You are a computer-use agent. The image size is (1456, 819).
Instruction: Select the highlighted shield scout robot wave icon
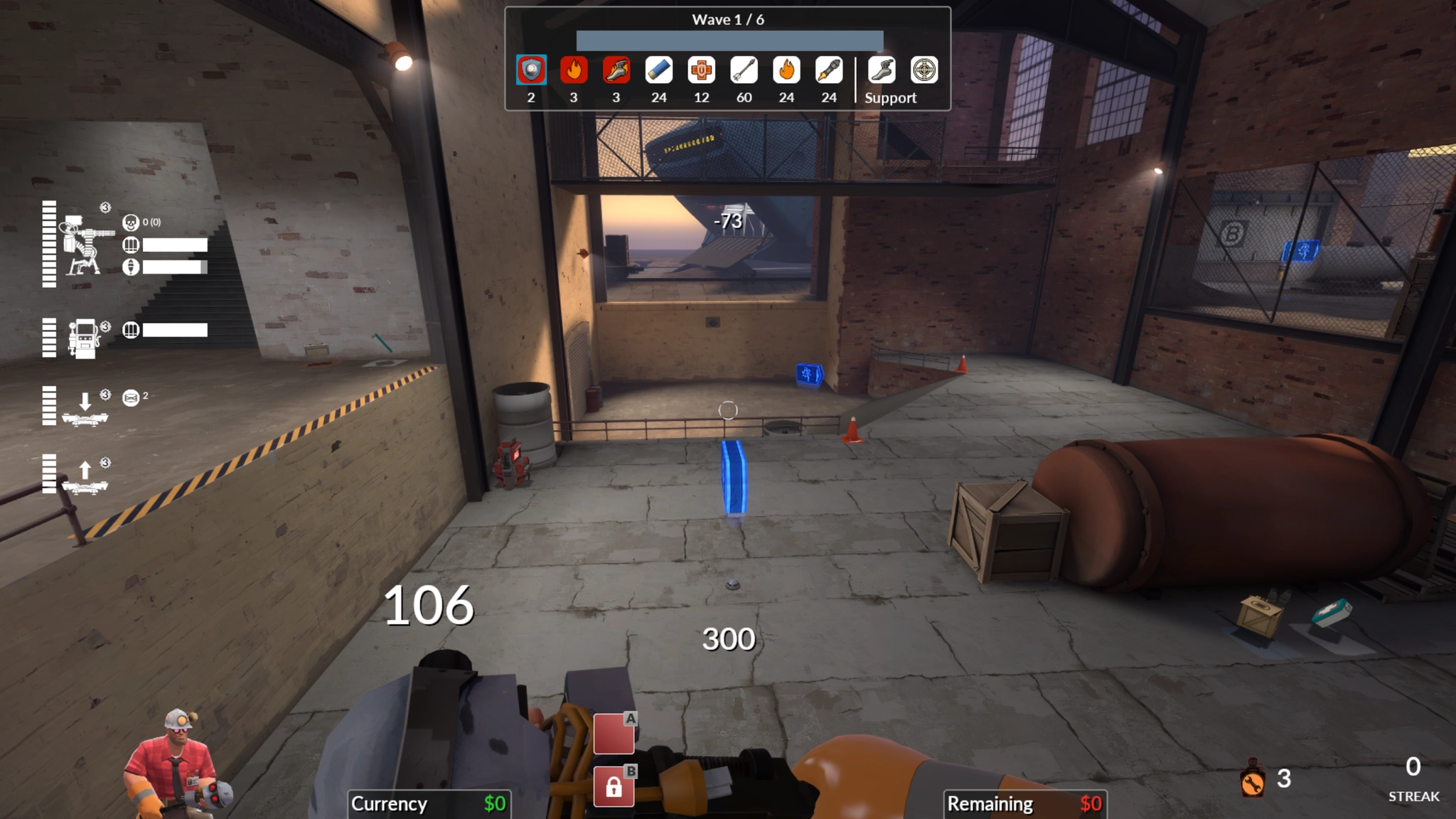tap(530, 70)
